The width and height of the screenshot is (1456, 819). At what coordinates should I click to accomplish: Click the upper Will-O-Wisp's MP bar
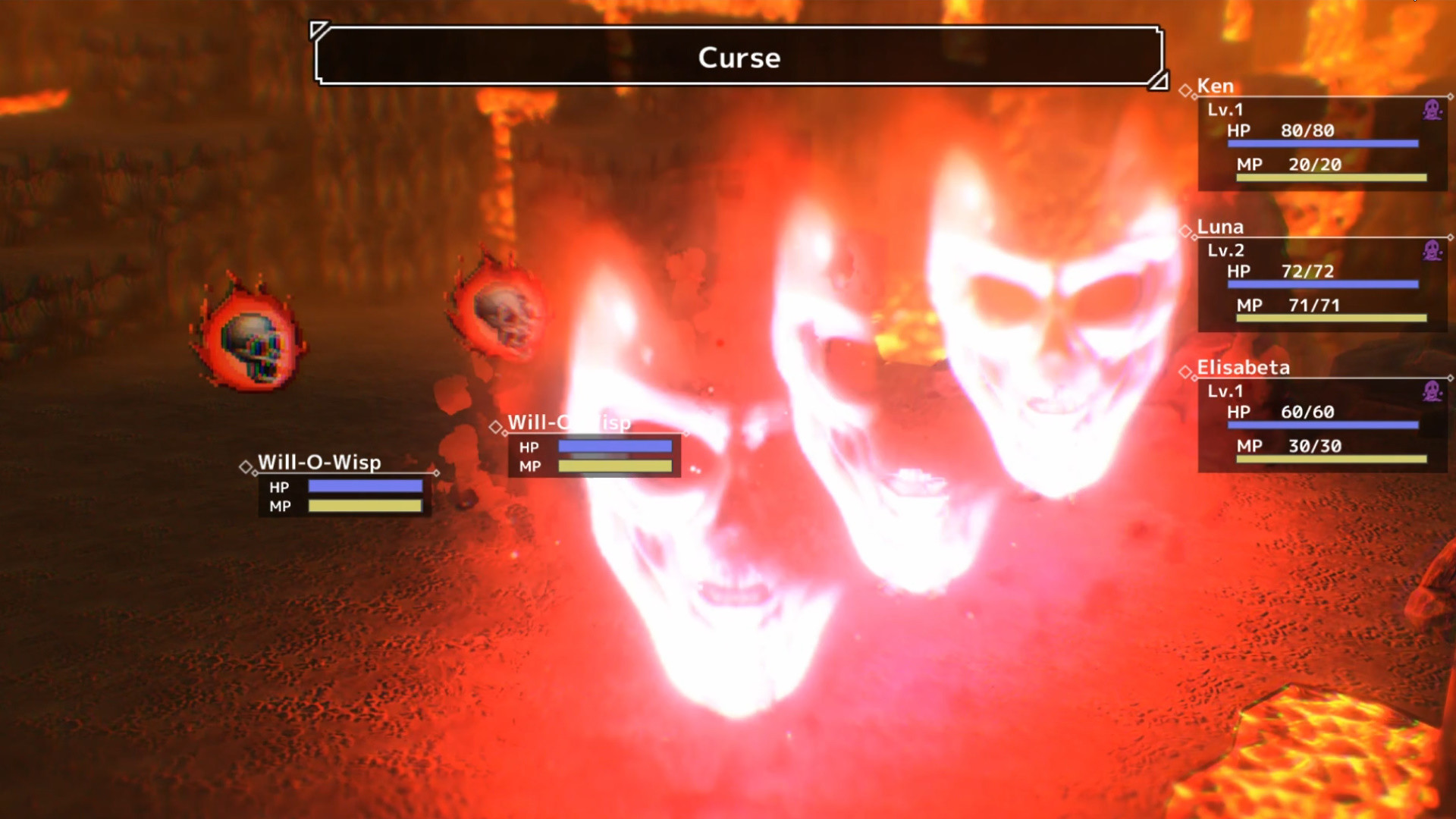[614, 468]
